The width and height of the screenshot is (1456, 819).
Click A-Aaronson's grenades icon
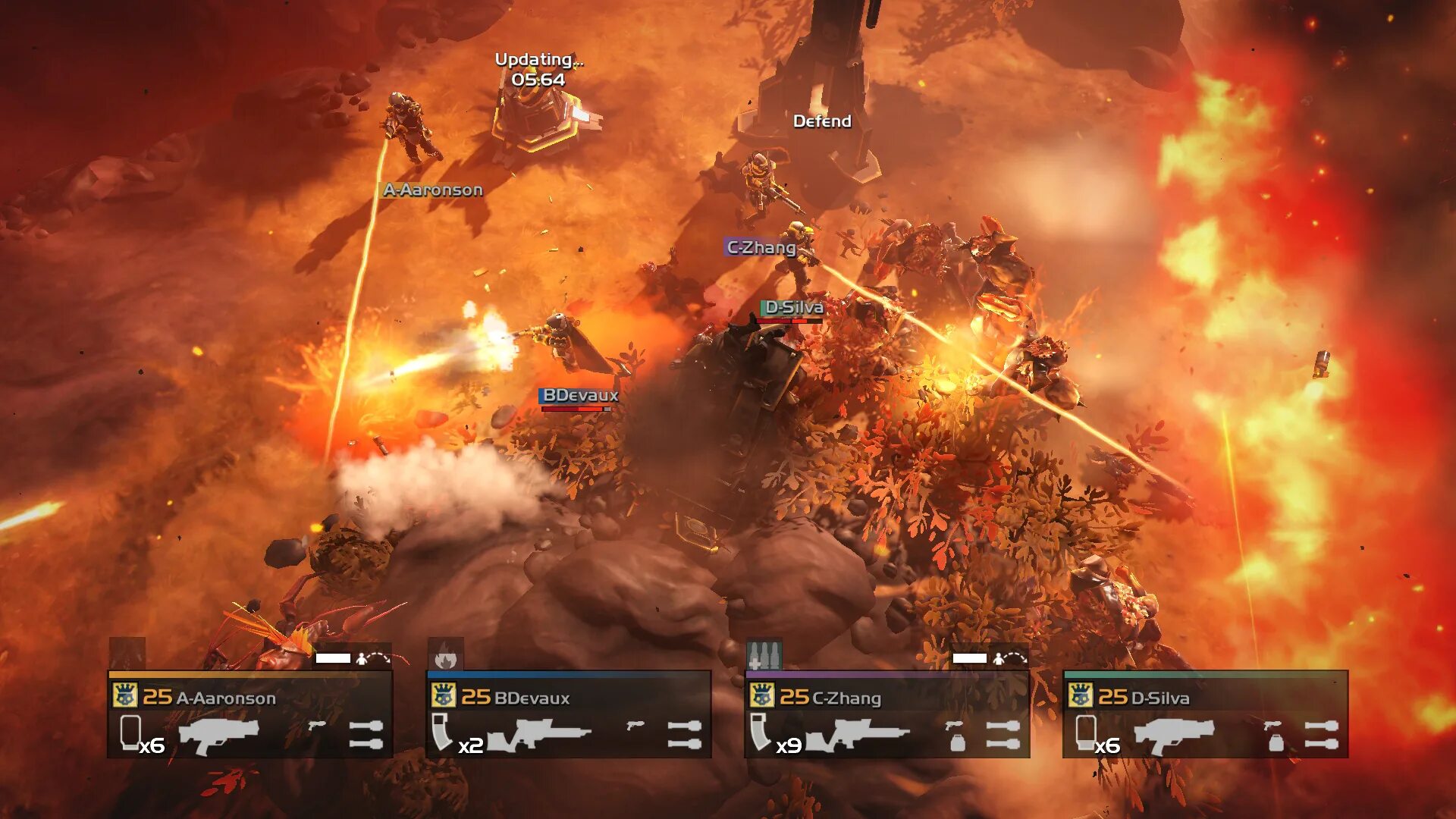[366, 734]
